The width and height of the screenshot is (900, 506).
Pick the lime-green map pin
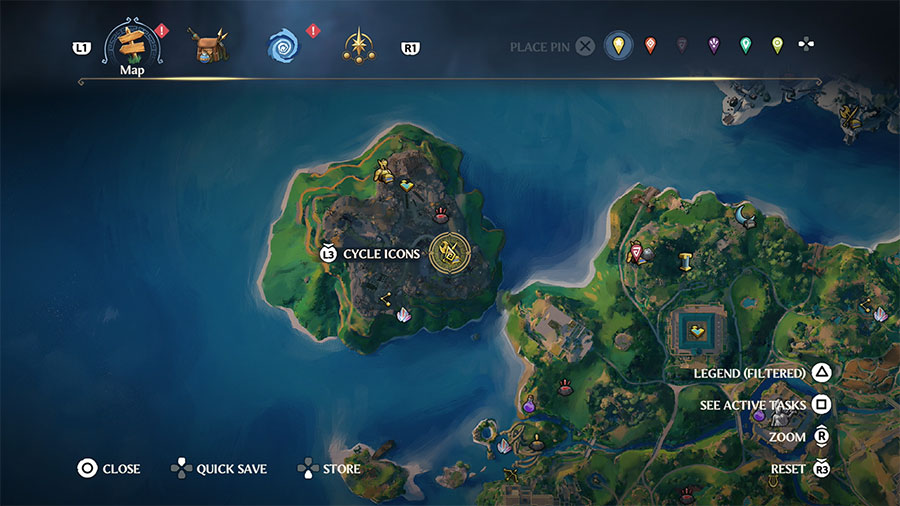[x=777, y=46]
